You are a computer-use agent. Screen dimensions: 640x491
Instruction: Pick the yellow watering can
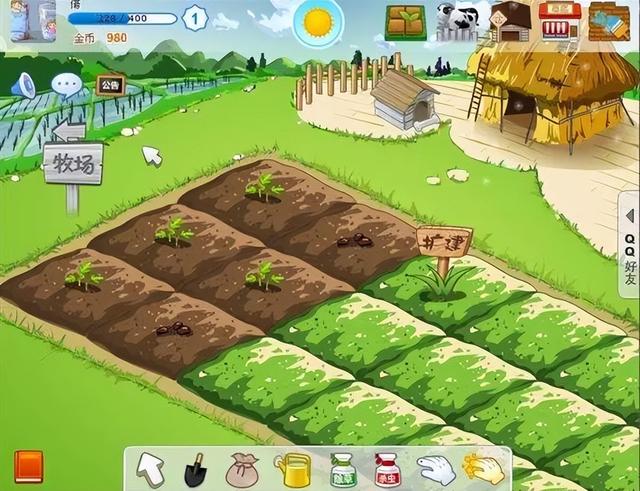(x=294, y=469)
